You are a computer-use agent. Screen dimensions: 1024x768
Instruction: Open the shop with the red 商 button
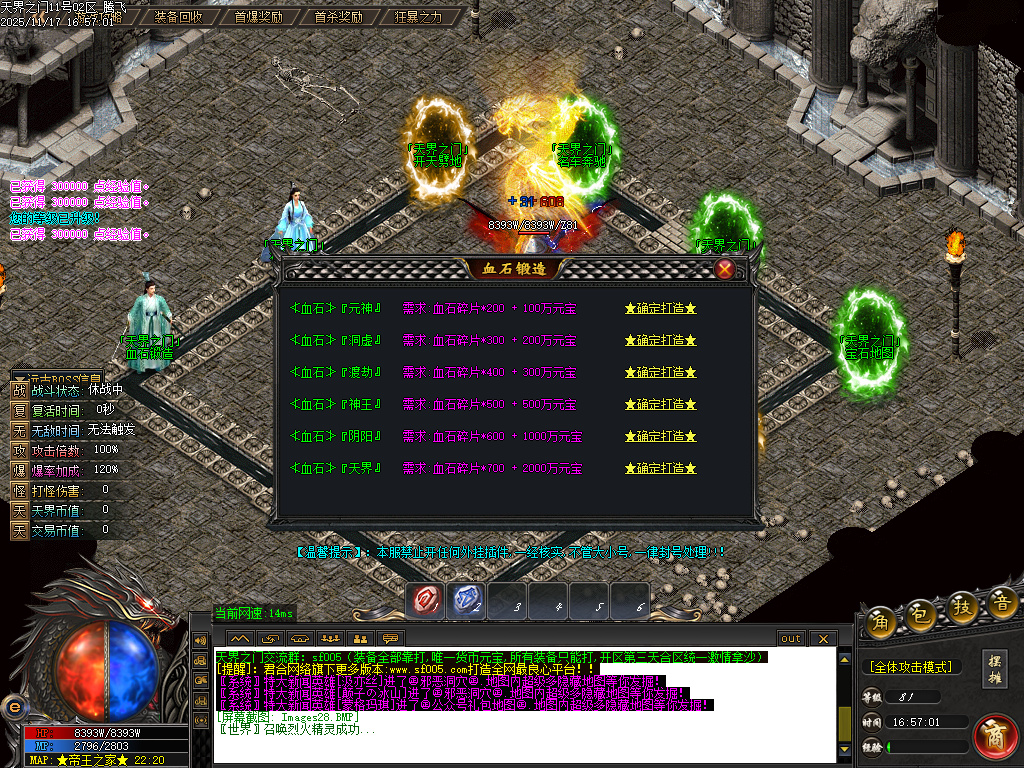pos(994,735)
